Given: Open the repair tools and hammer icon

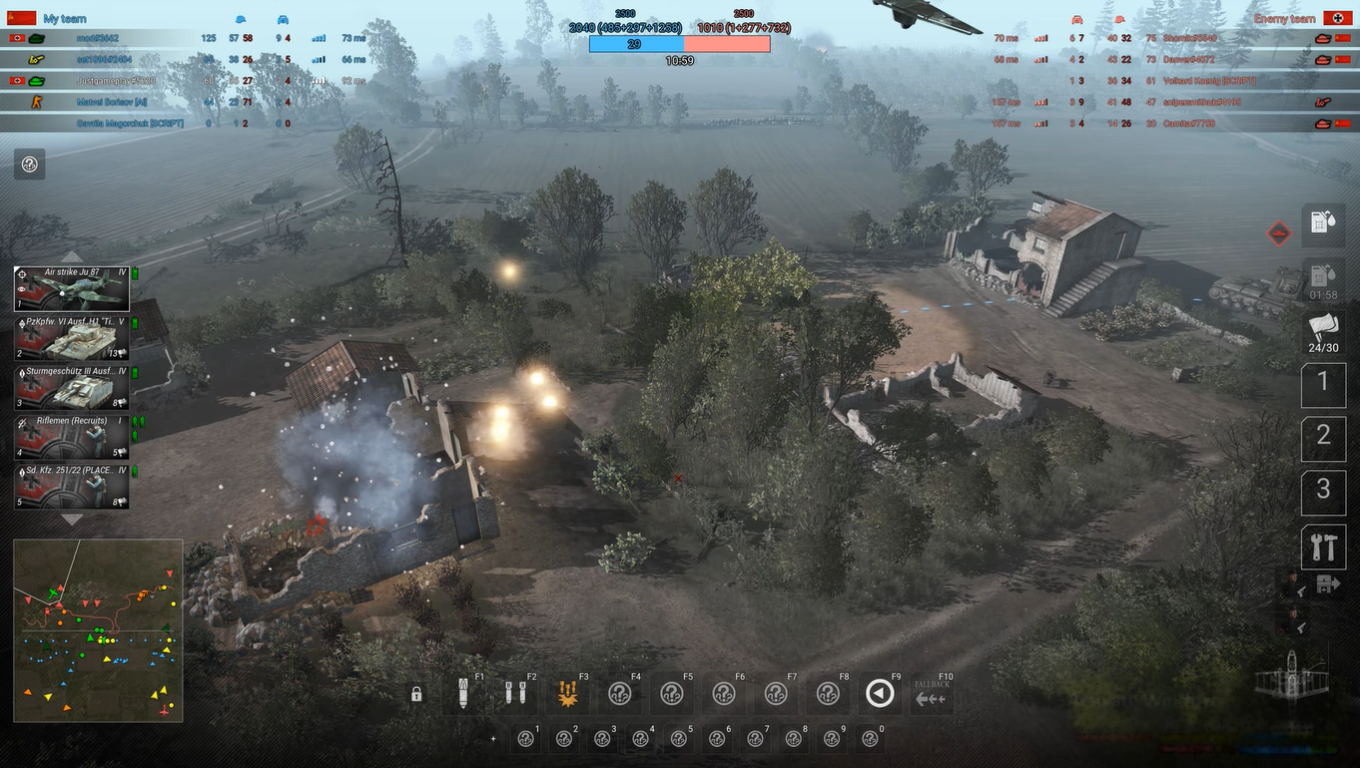Looking at the screenshot, I should (1323, 547).
